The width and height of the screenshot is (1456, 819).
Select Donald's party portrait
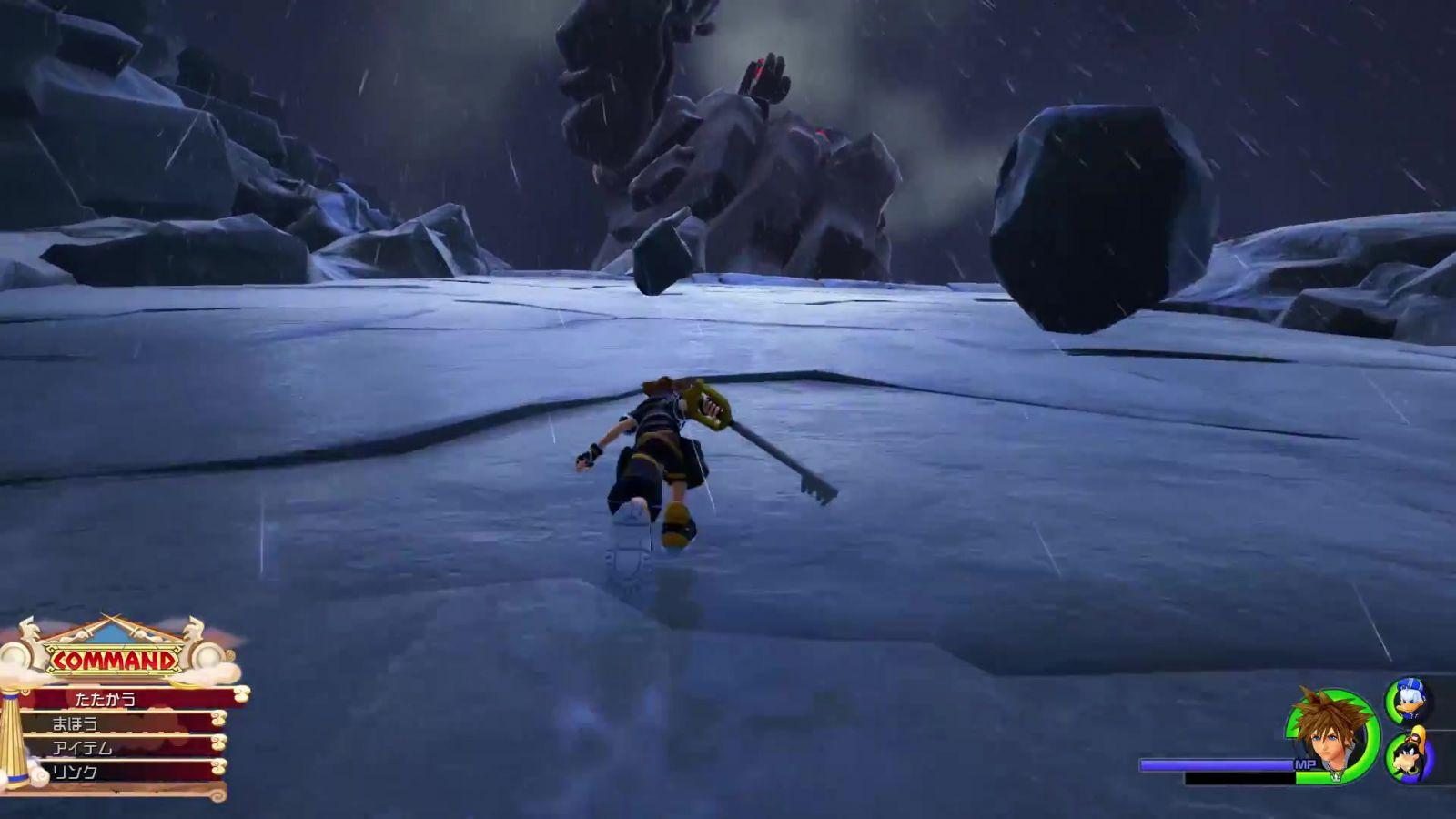tap(1407, 701)
